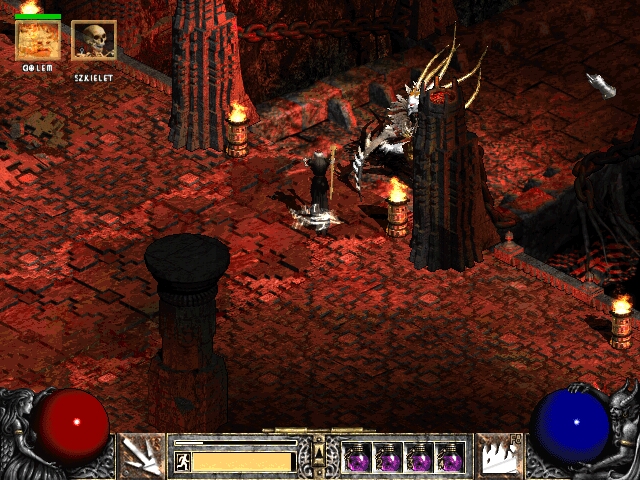
Task: Toggle the run/walk running man icon
Action: pyautogui.click(x=182, y=461)
